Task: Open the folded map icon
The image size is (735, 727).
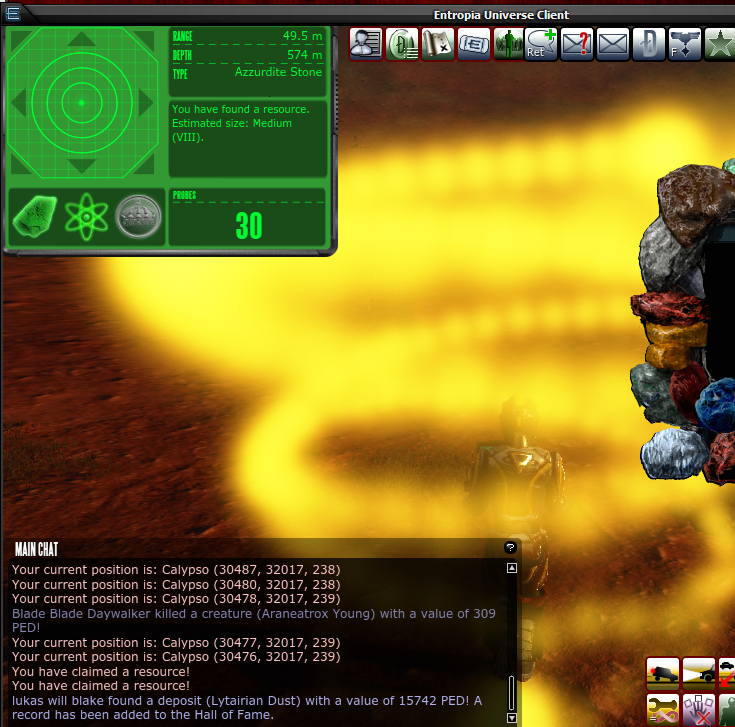Action: point(436,43)
